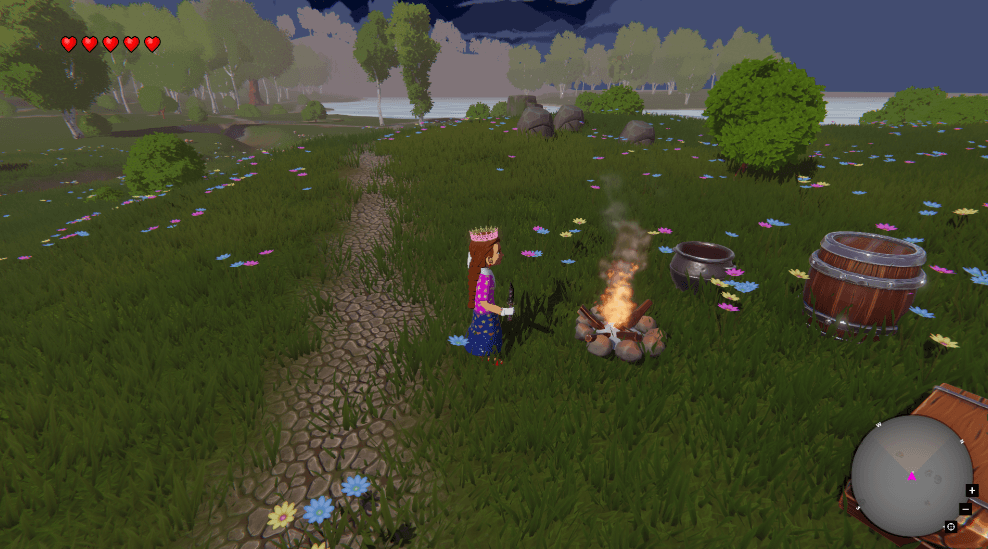Recenter the minimap with the crosshair button

(950, 526)
